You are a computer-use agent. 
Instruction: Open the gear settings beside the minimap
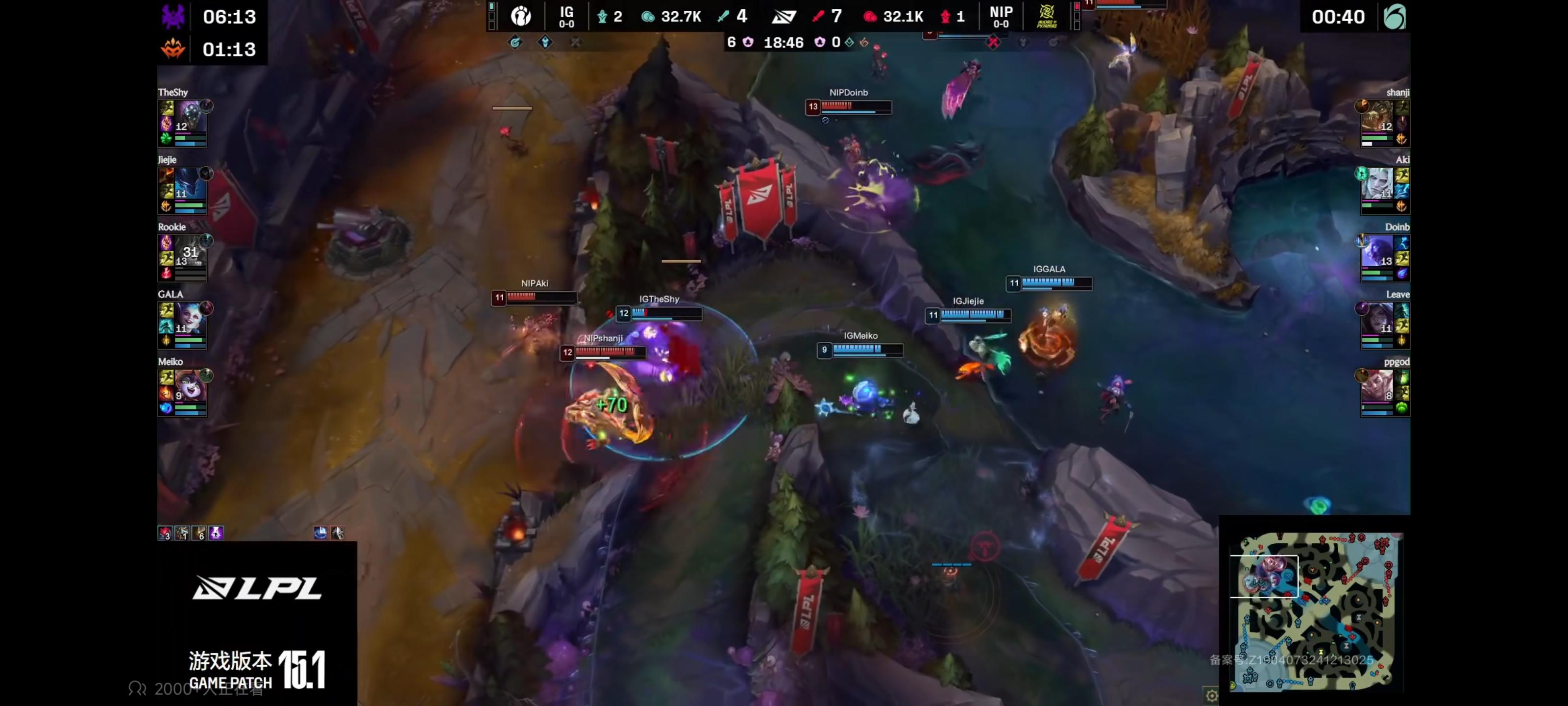[1211, 695]
